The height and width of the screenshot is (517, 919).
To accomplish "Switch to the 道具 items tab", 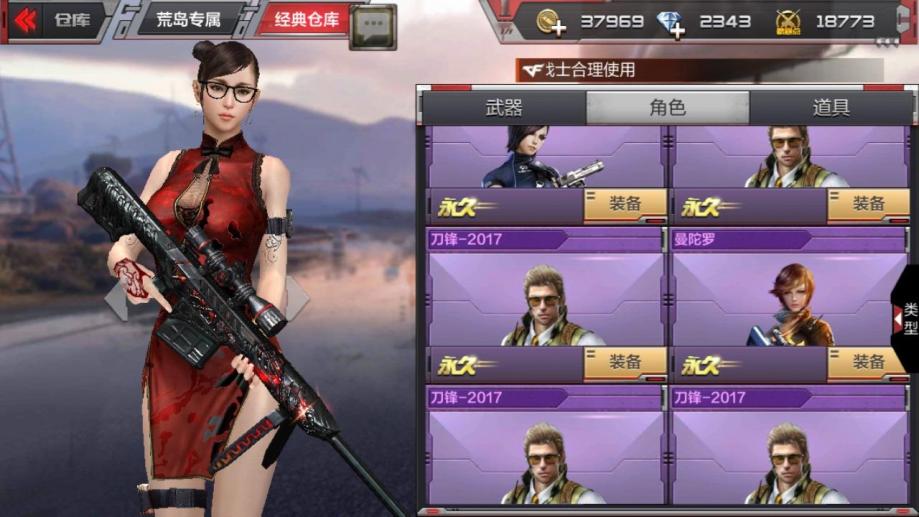I will pos(831,108).
